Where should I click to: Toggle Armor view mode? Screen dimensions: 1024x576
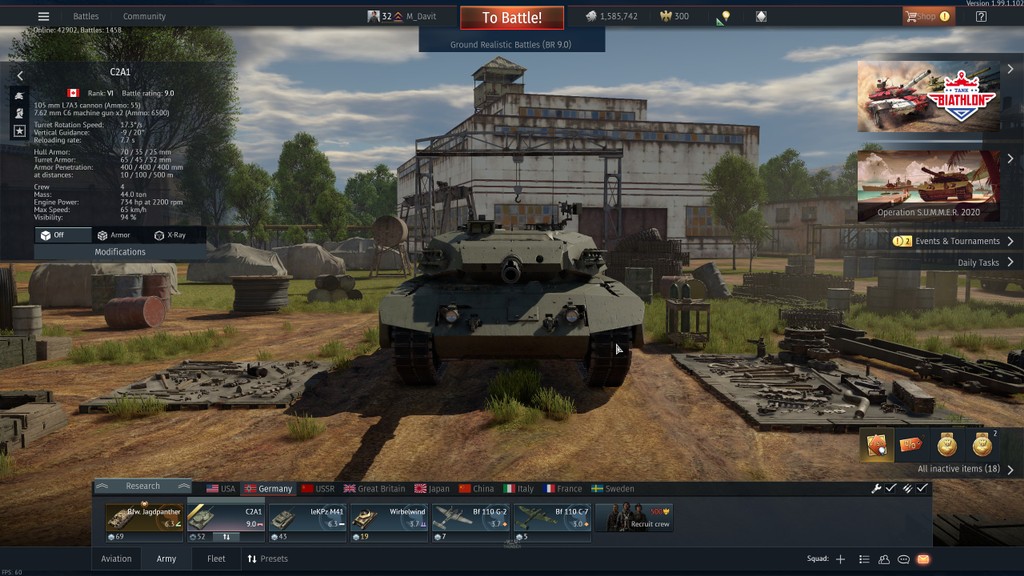tap(113, 235)
